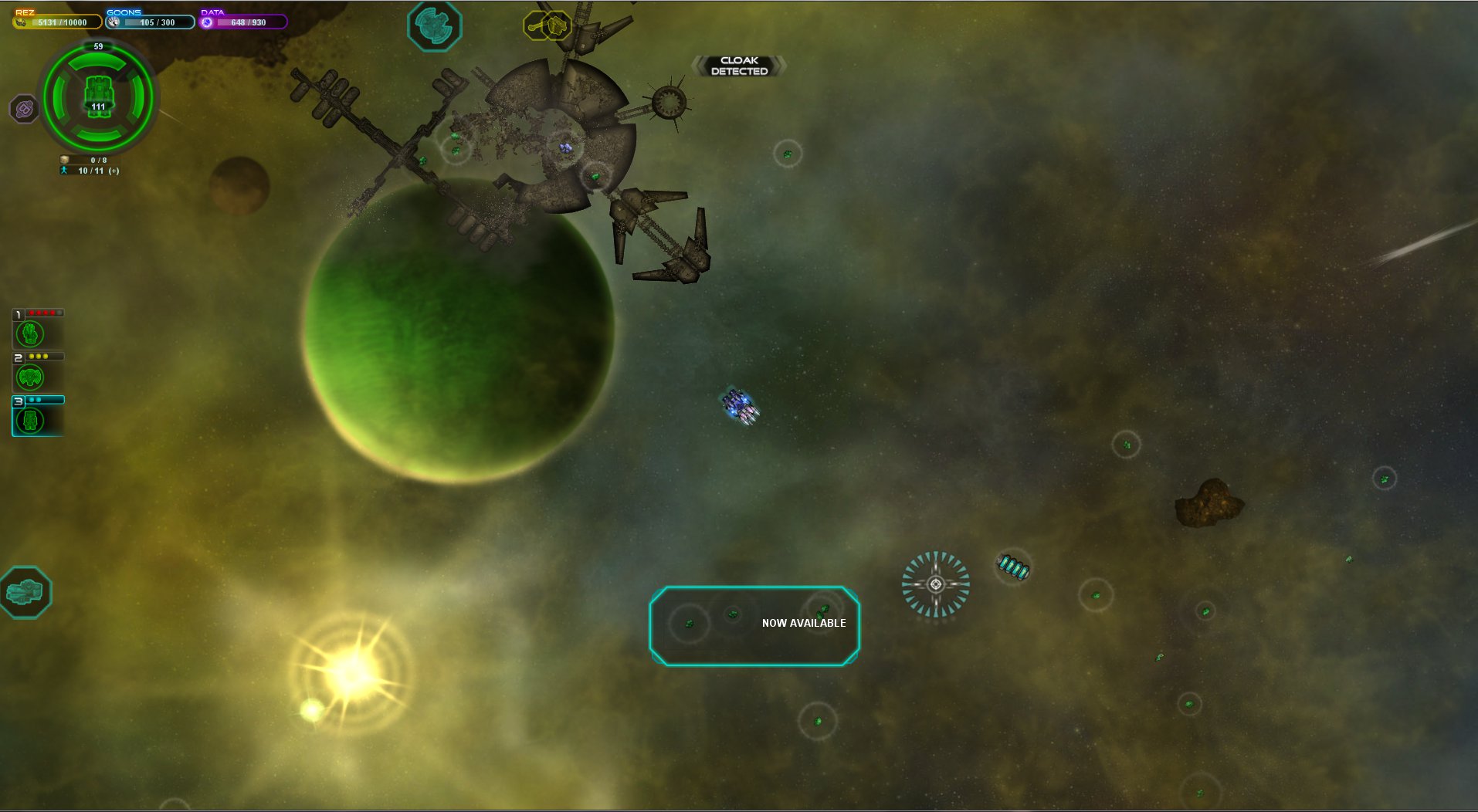The height and width of the screenshot is (812, 1478).
Task: Open the Now Available notification panel
Action: click(x=754, y=625)
